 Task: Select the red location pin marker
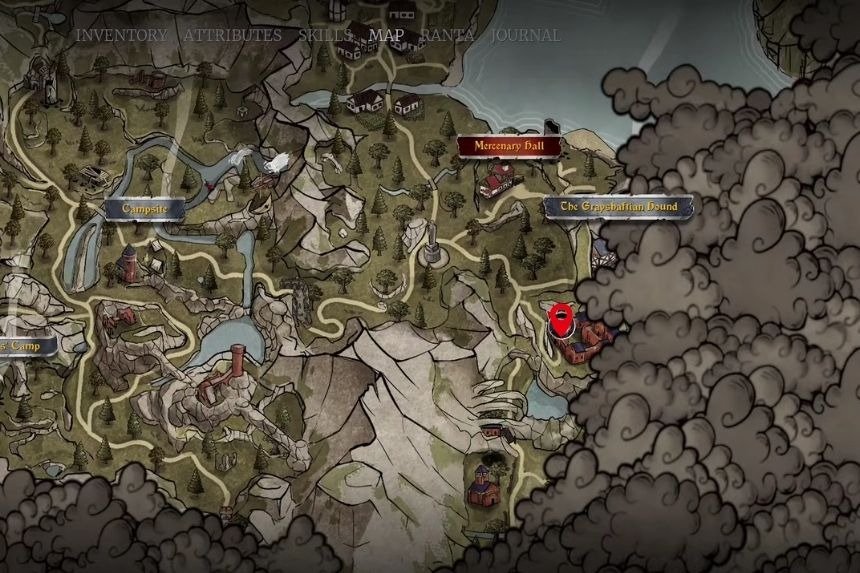[x=562, y=320]
